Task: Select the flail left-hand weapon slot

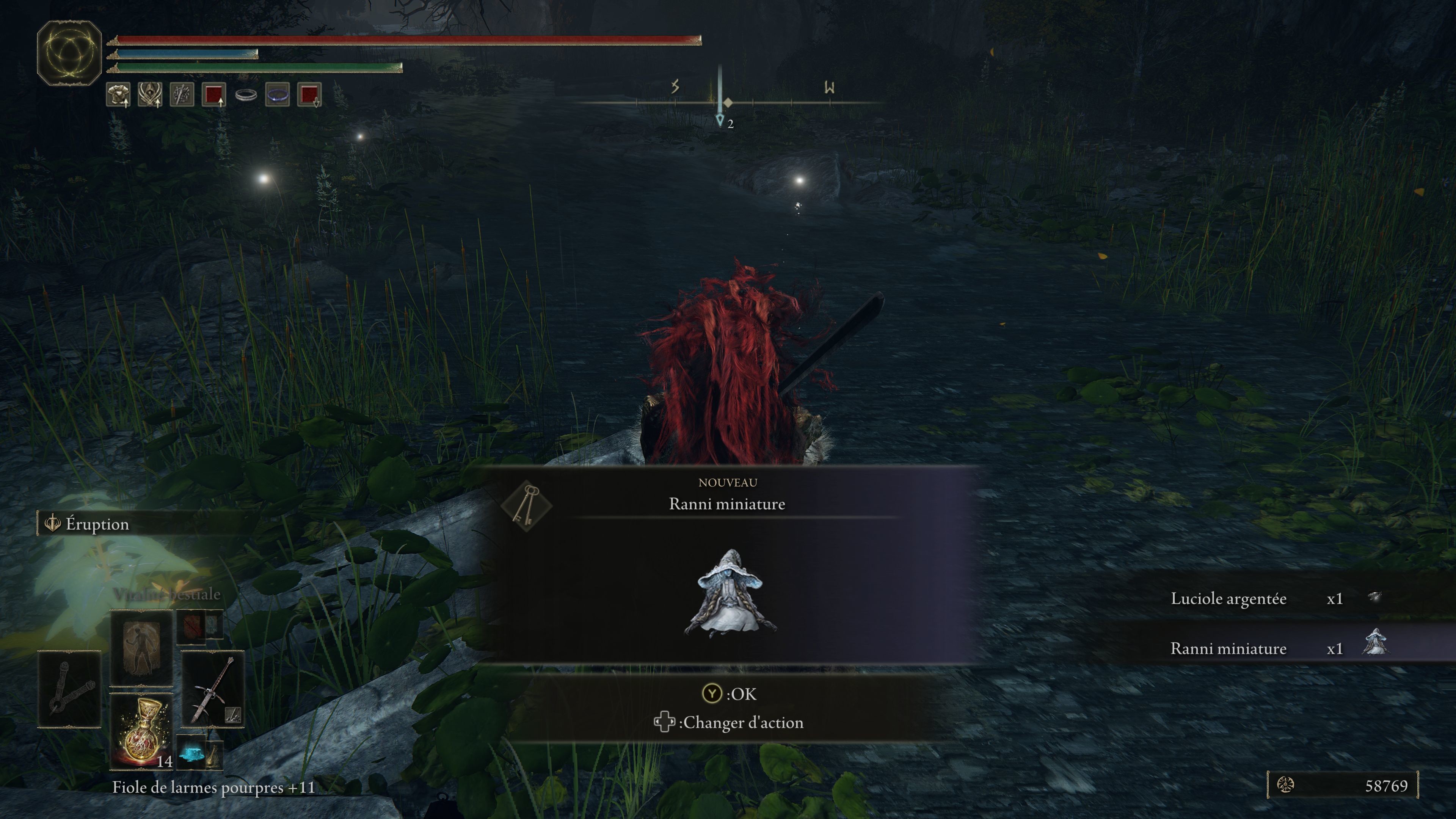Action: [69, 689]
